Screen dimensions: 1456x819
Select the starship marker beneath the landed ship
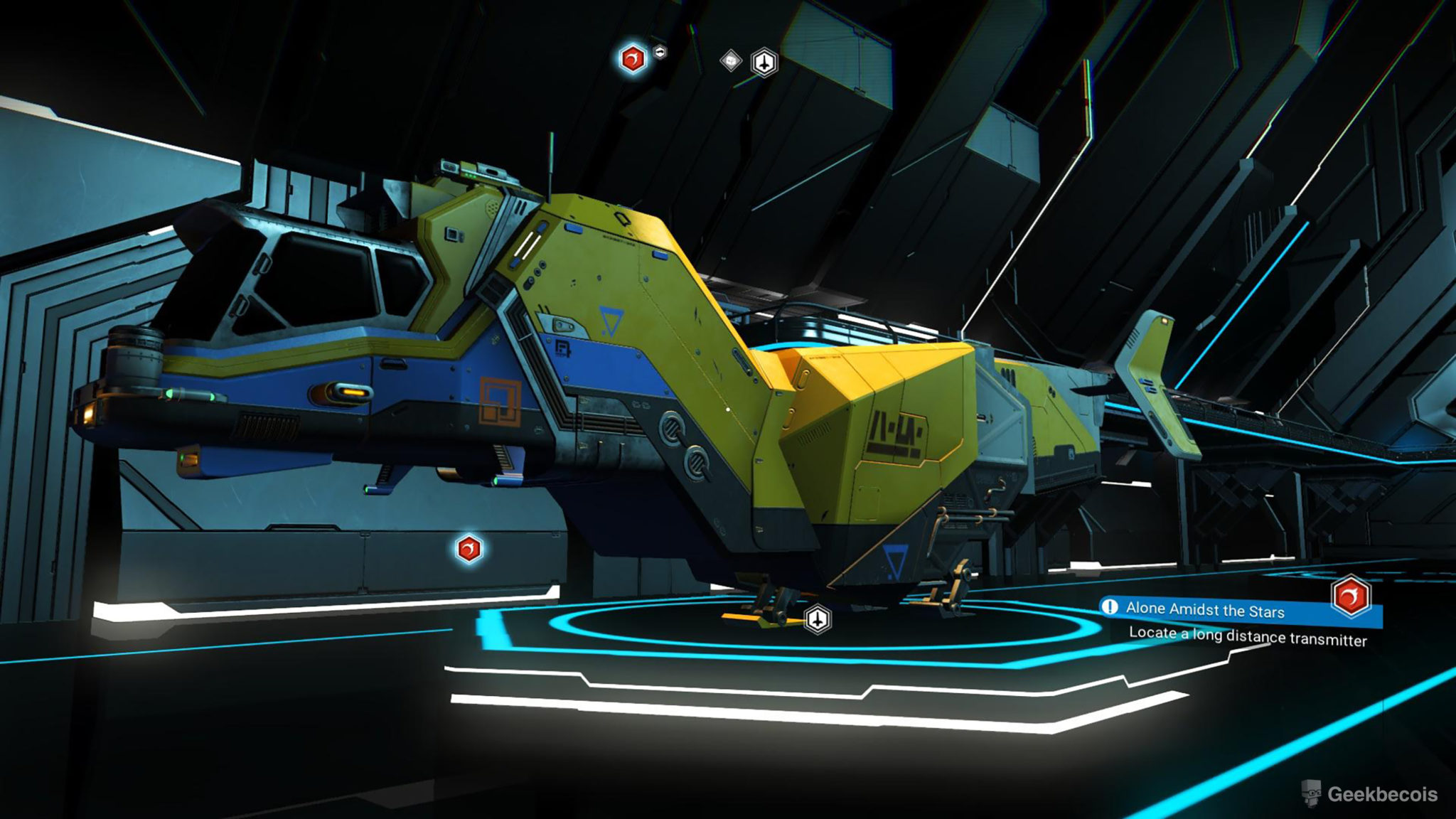pos(818,619)
